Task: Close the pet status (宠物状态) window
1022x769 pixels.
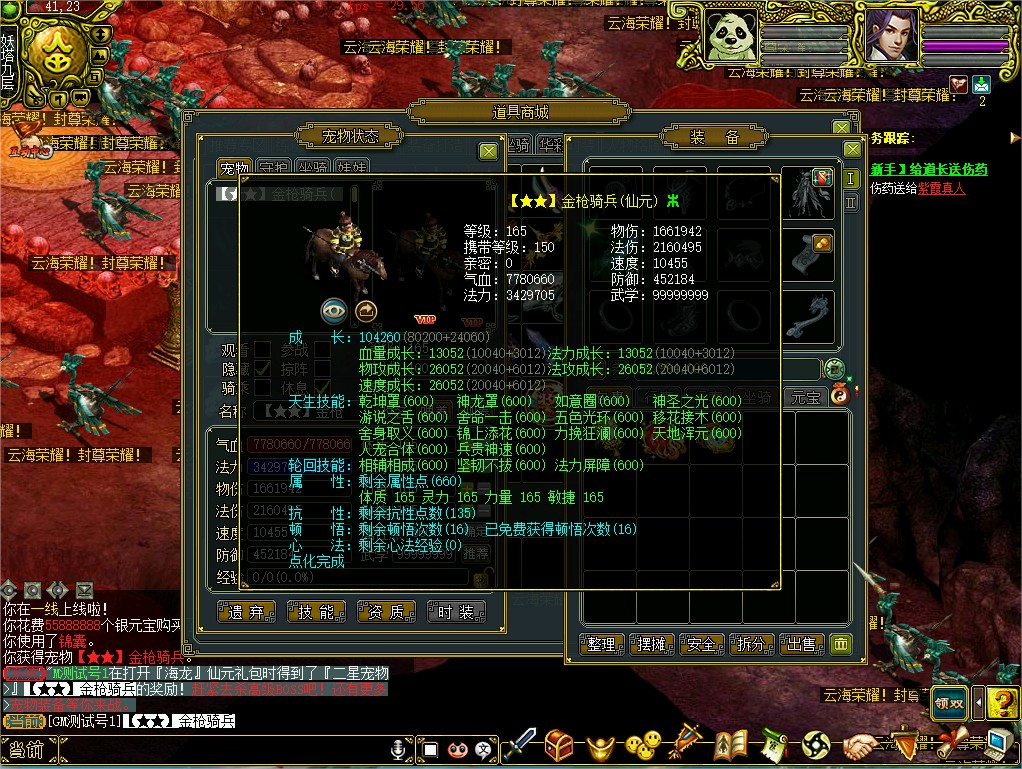Action: [x=488, y=151]
